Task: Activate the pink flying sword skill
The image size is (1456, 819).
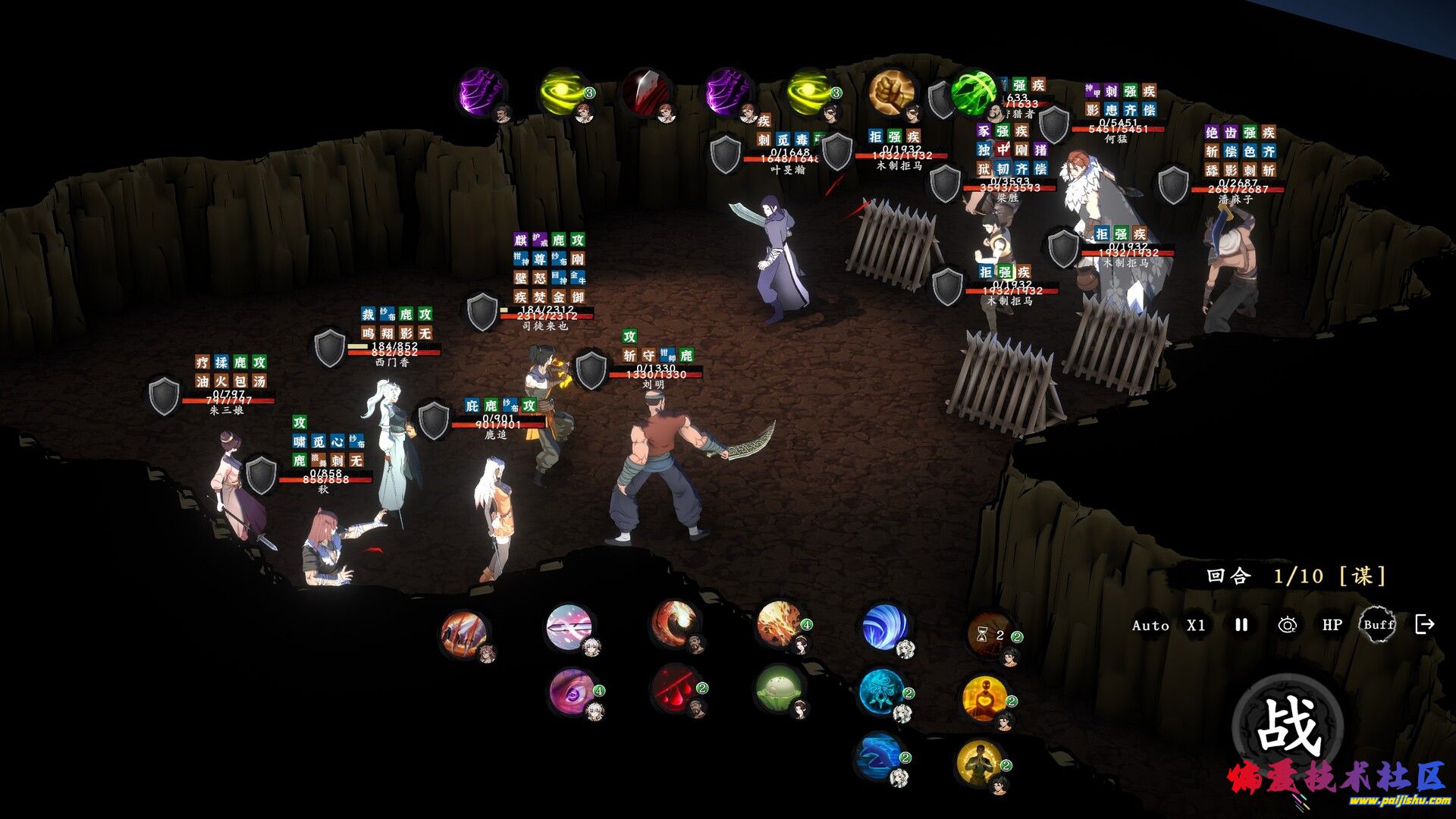Action: (568, 626)
